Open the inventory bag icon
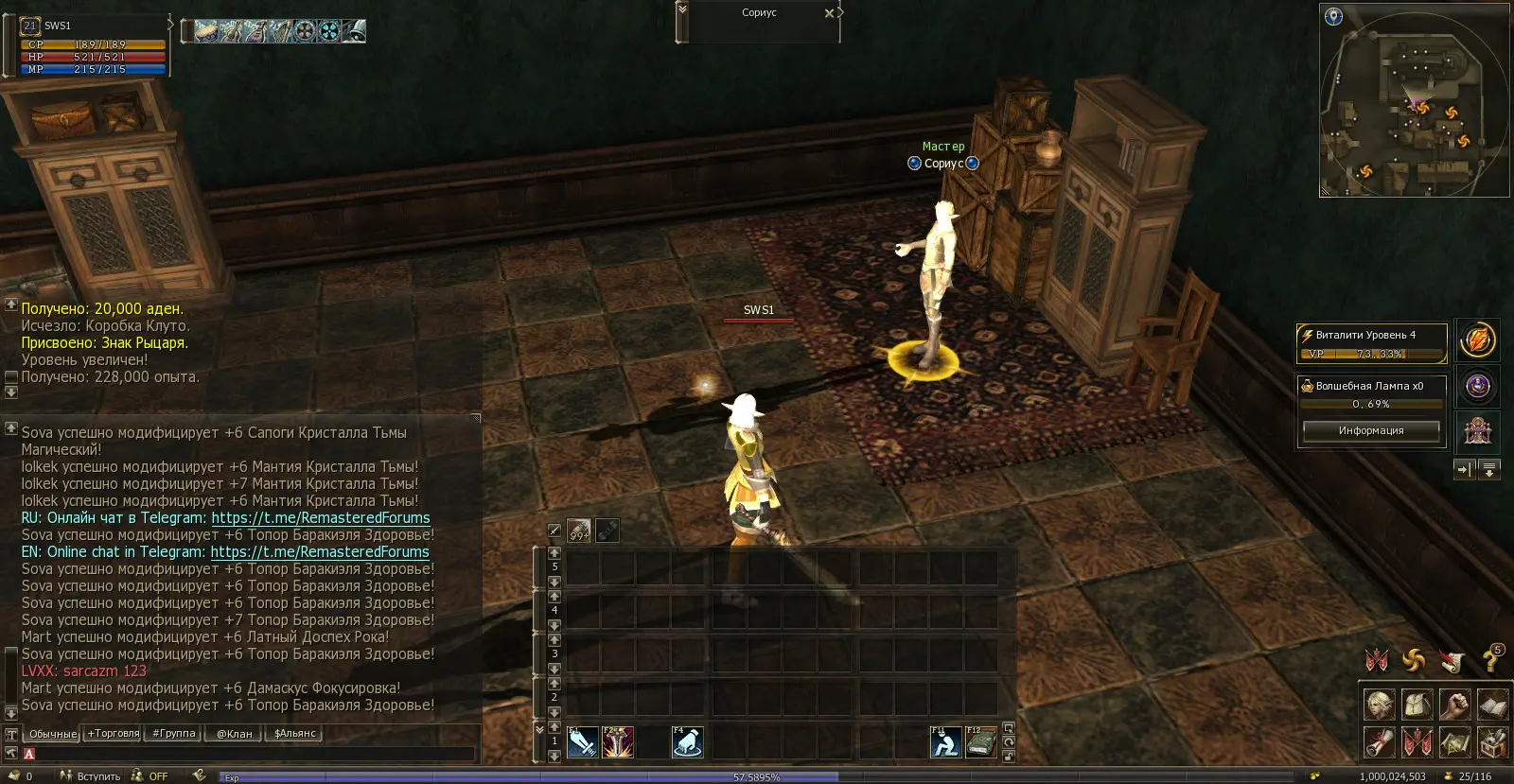 pos(1417,705)
